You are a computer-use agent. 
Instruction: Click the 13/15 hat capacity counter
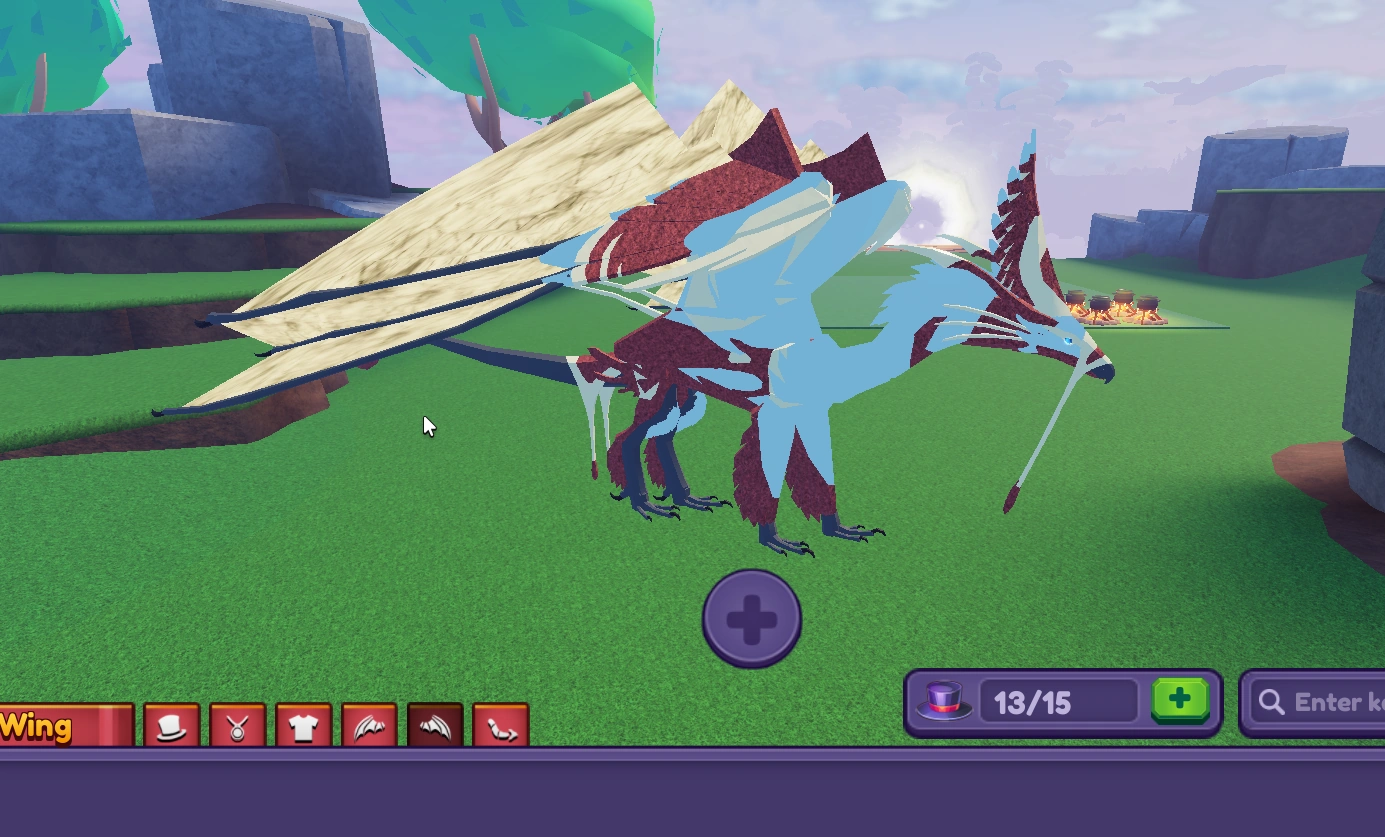tap(1058, 701)
